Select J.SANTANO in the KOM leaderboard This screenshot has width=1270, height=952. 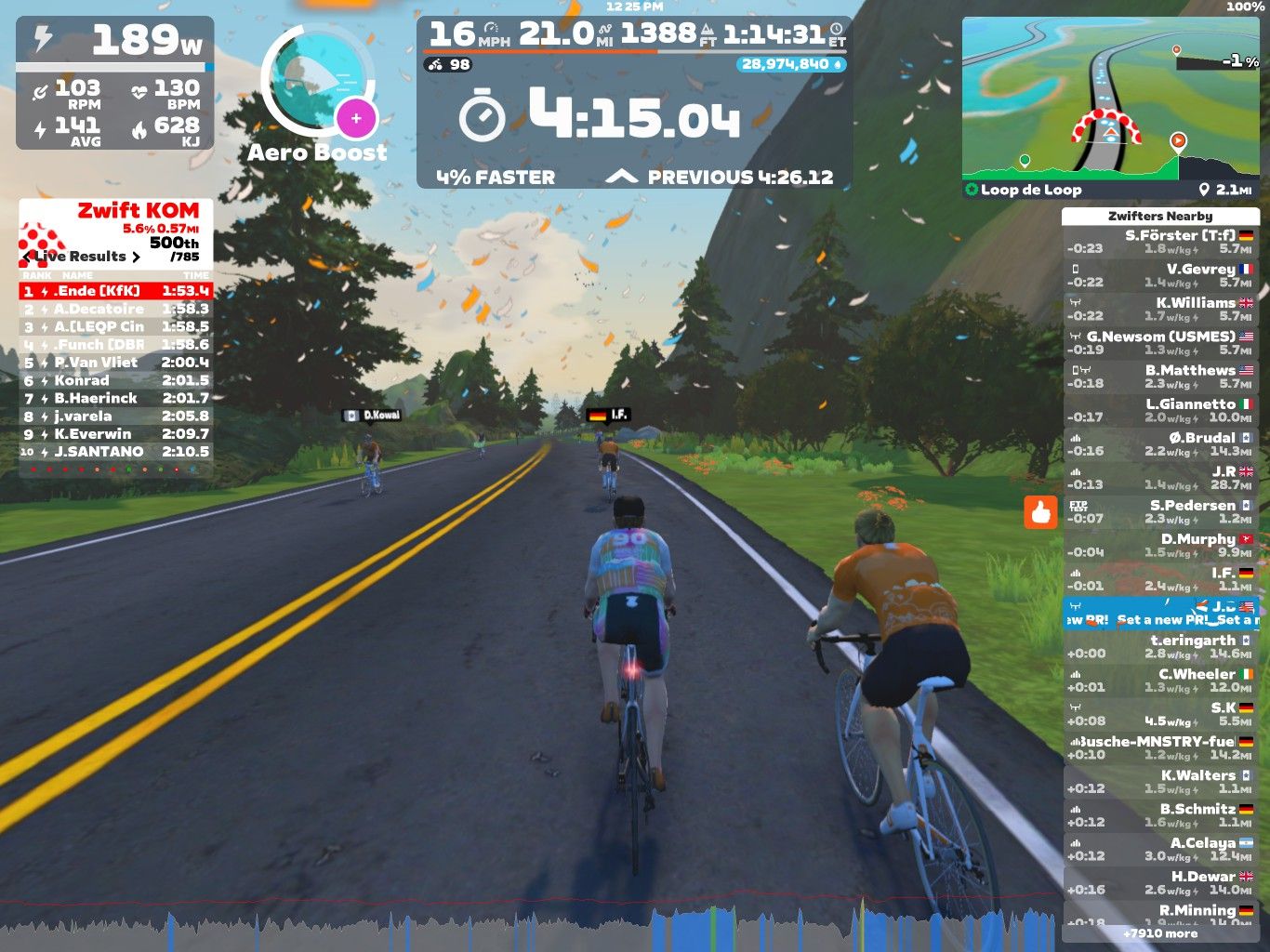[x=116, y=452]
